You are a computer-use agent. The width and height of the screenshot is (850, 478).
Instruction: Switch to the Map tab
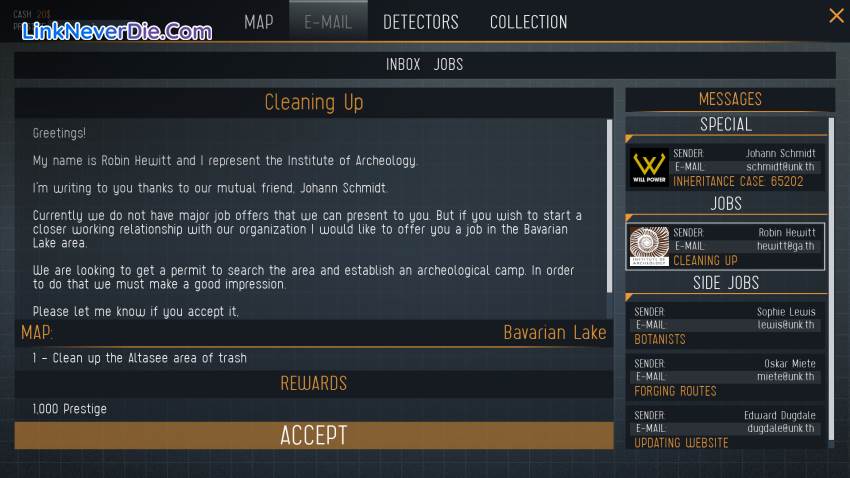coord(258,21)
